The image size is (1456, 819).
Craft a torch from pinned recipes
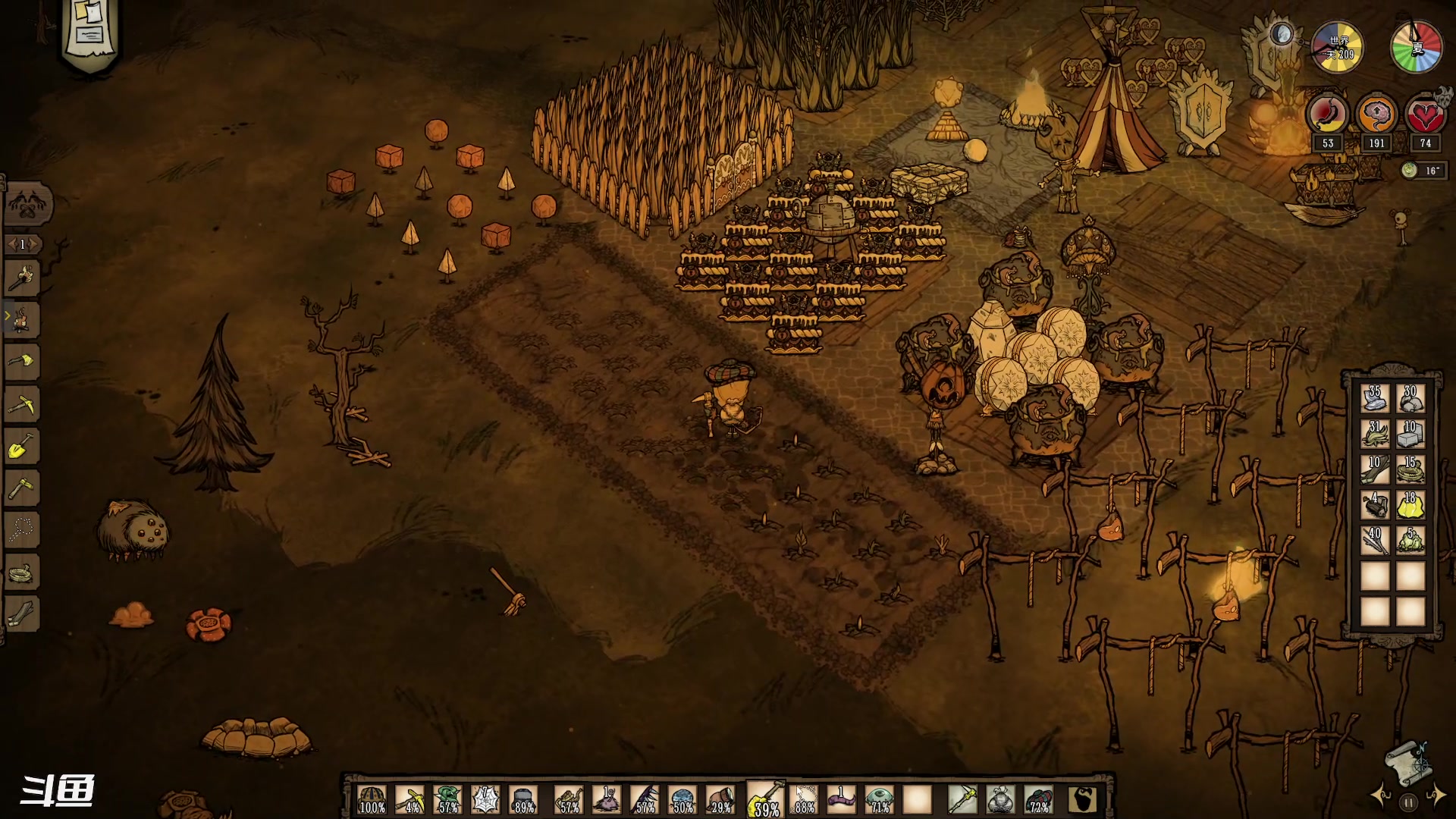pyautogui.click(x=22, y=278)
